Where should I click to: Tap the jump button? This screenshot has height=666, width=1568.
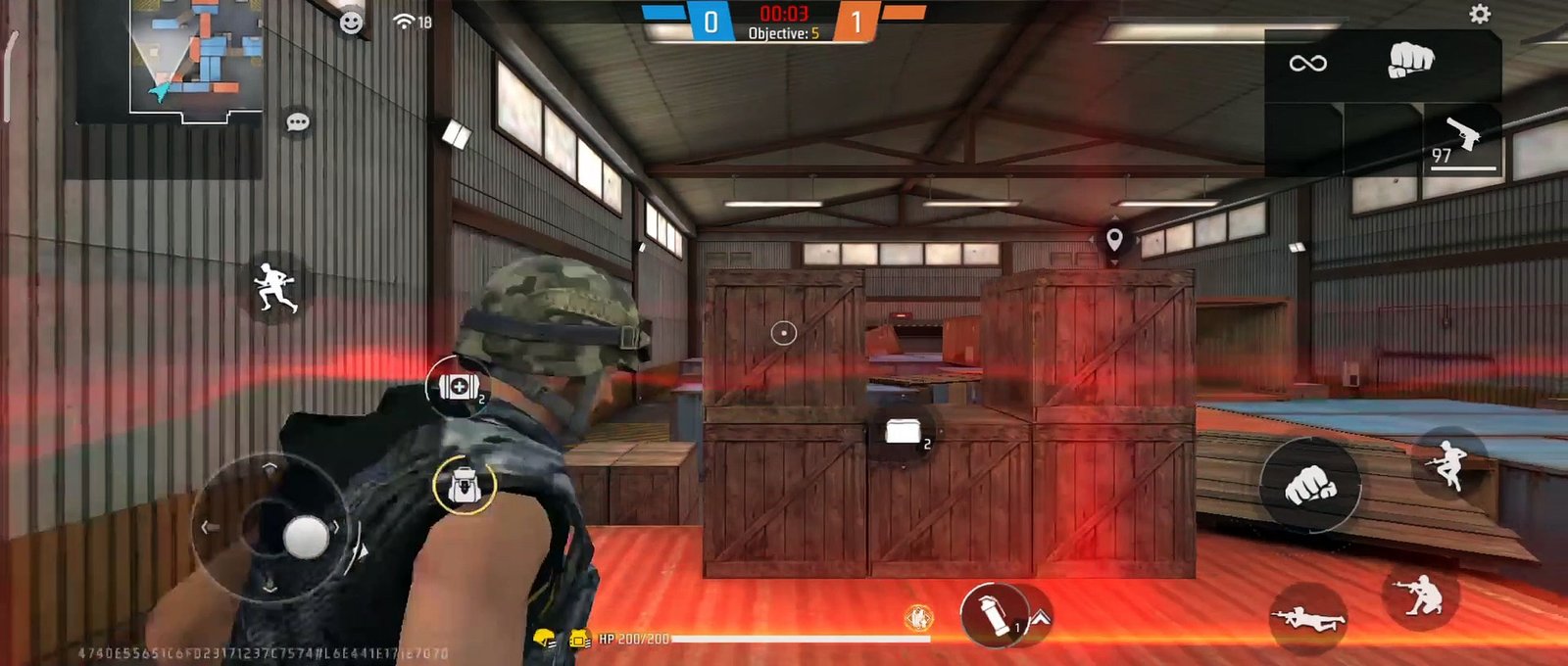pos(1448,463)
